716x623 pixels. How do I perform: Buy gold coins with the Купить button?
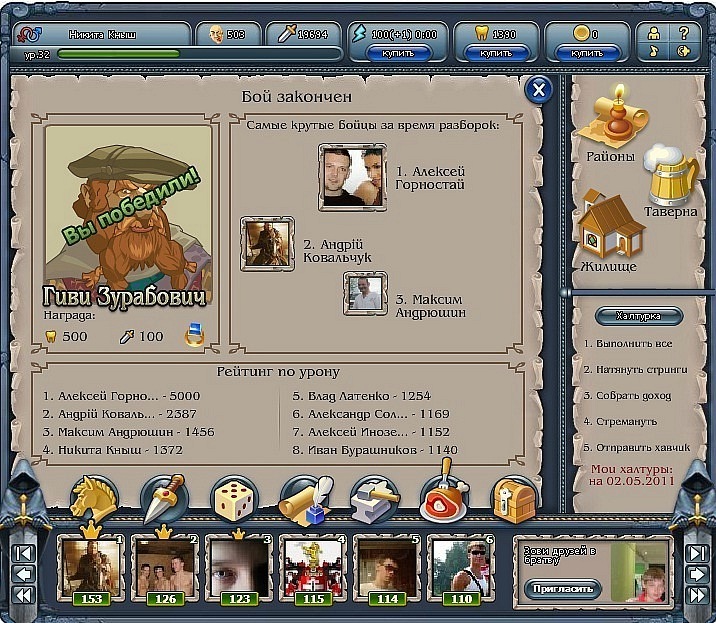[x=588, y=52]
